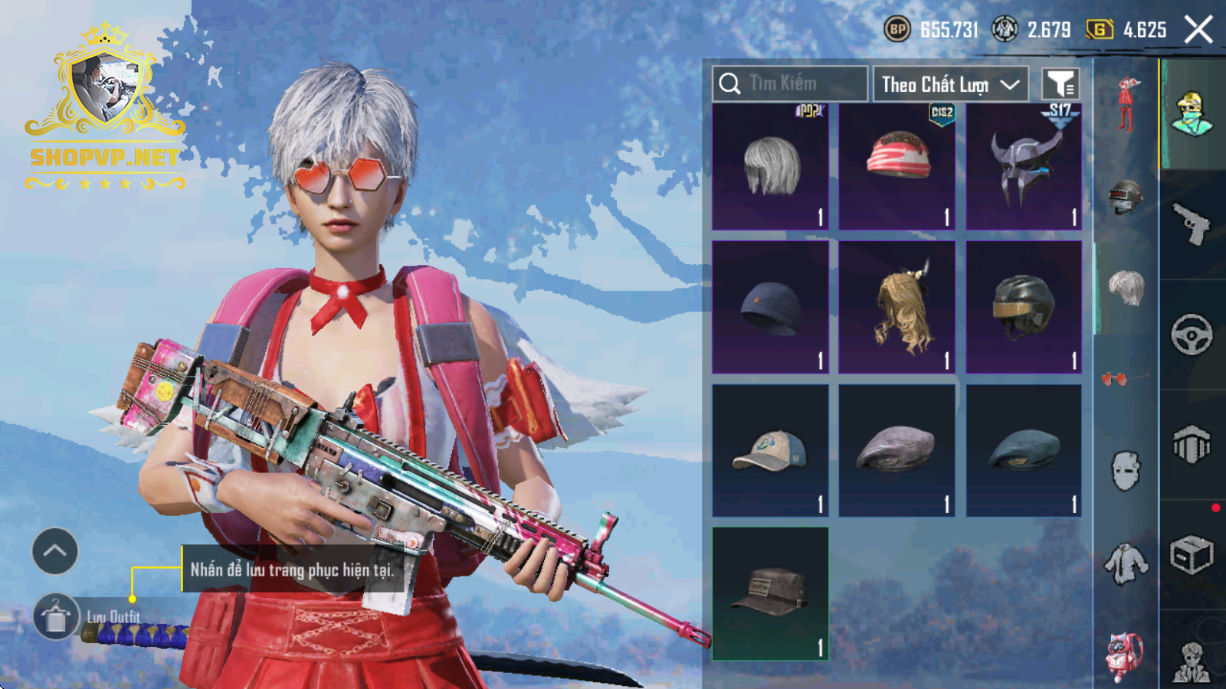Open the steering wheel vehicles tab
This screenshot has width=1226, height=689.
(1192, 334)
